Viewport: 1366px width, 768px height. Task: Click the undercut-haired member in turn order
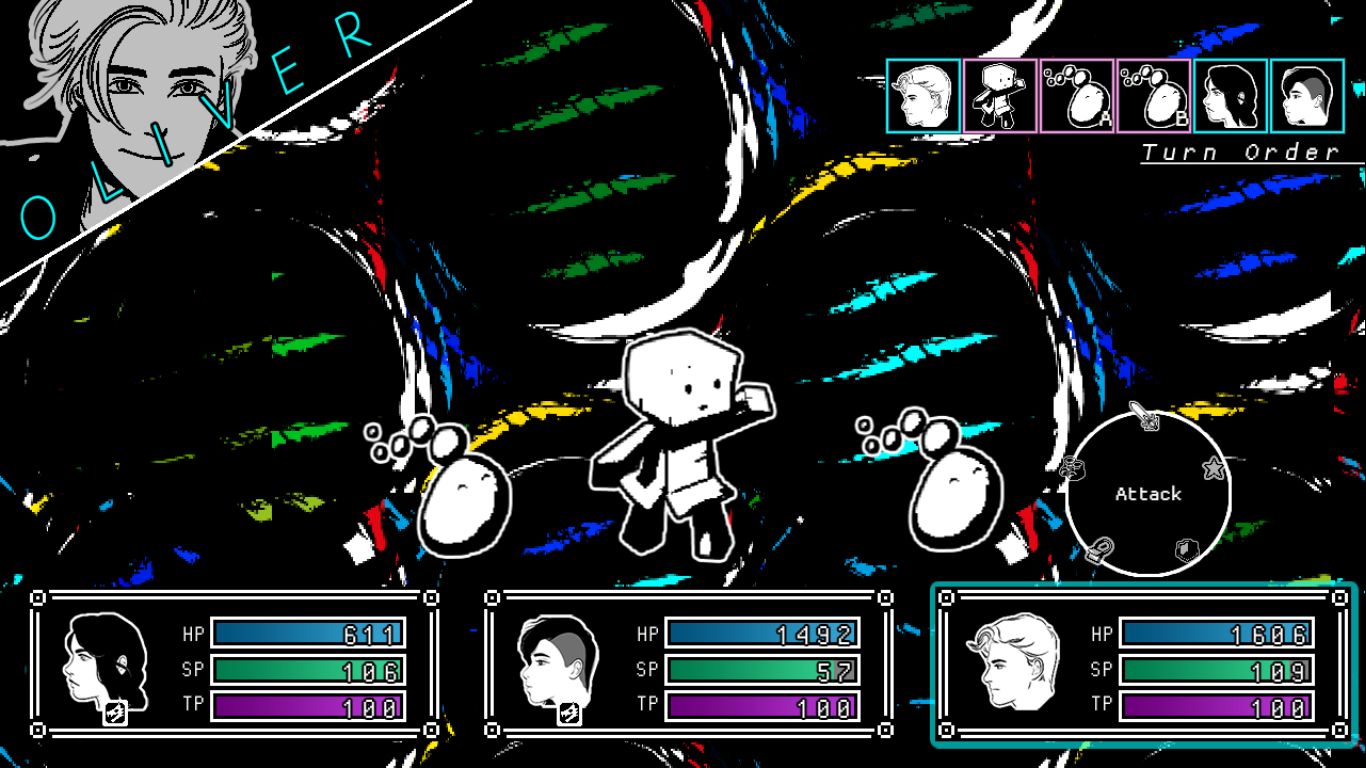(1307, 96)
